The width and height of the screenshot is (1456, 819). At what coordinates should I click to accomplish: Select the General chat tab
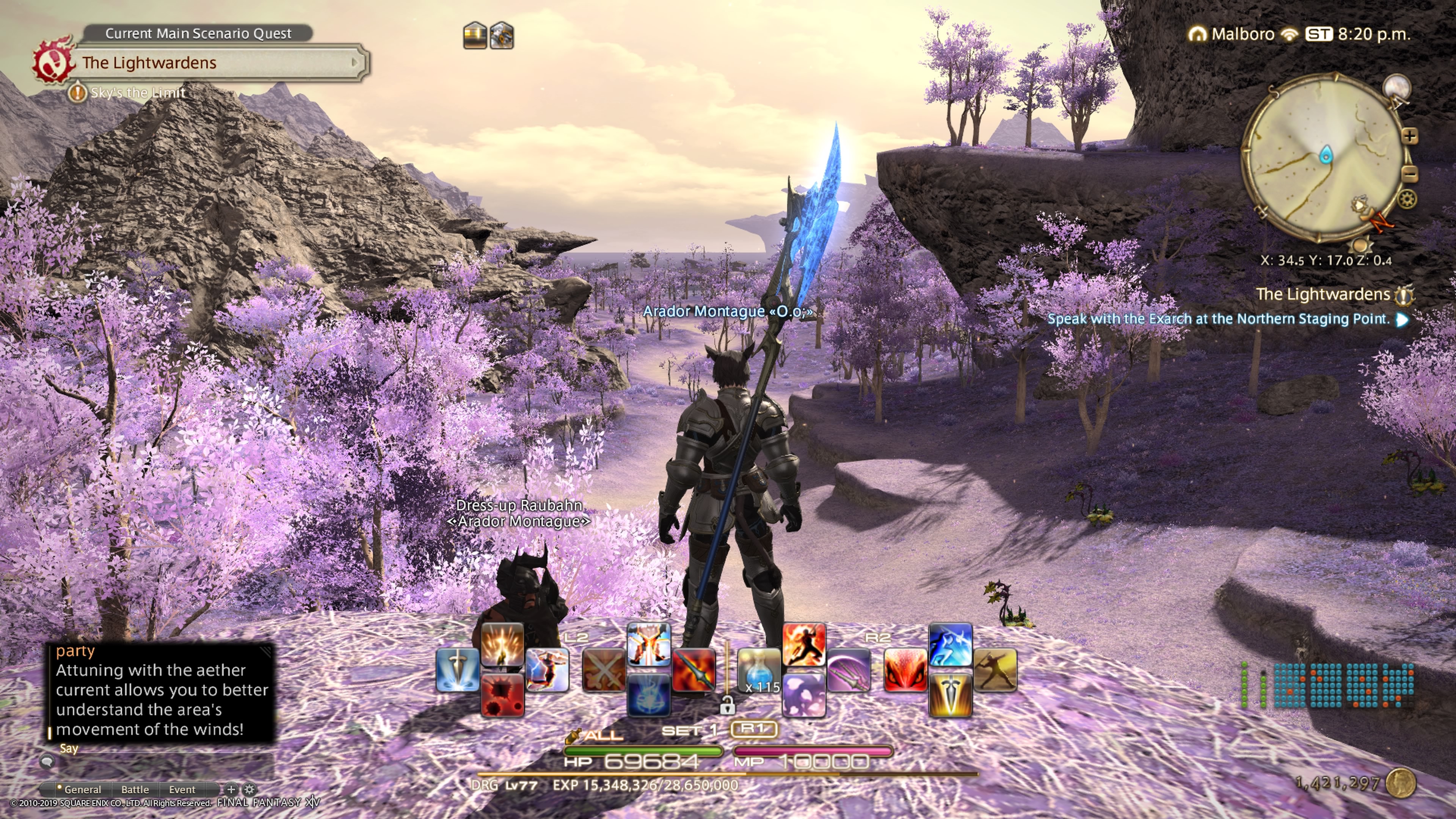pyautogui.click(x=82, y=789)
